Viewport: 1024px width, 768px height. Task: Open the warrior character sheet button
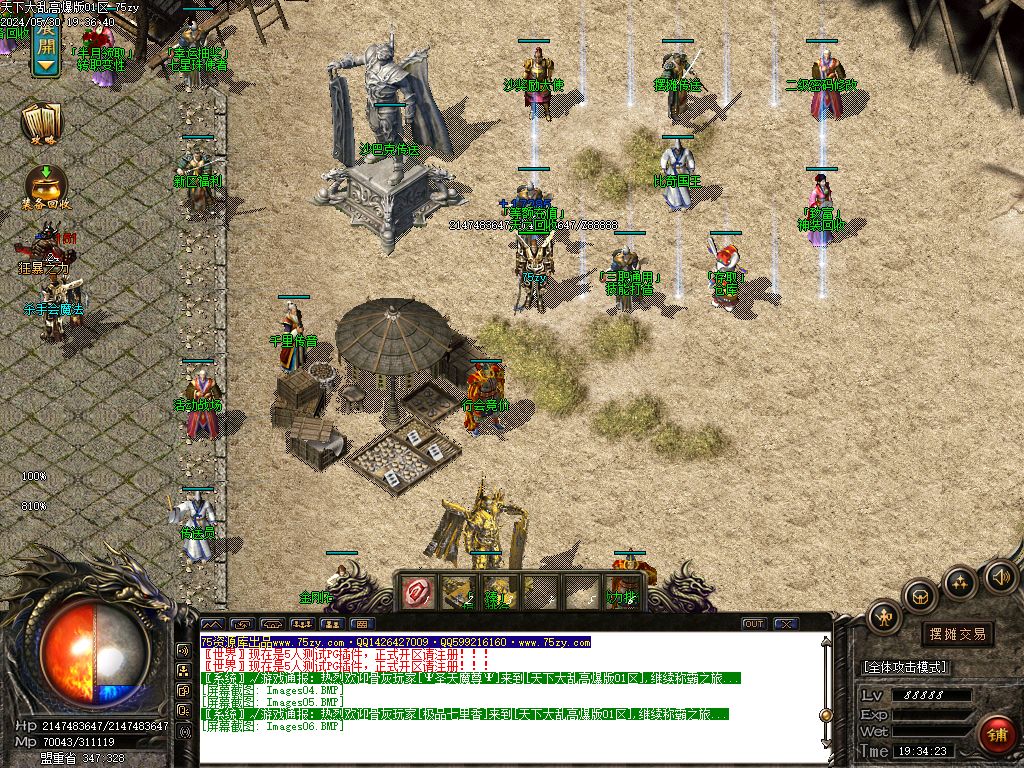[x=885, y=615]
